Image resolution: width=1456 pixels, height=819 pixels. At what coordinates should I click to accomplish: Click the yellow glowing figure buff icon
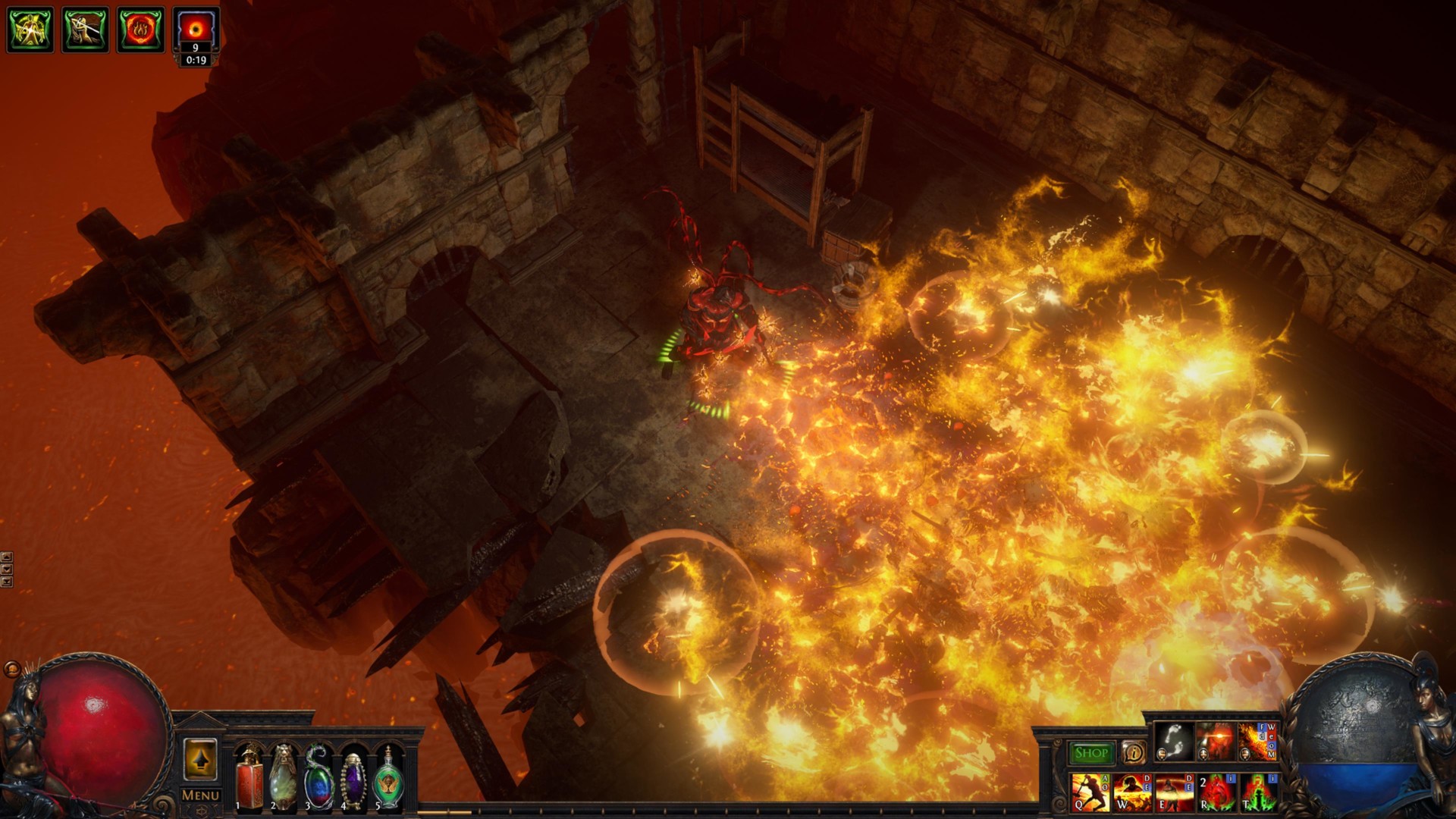(30, 30)
